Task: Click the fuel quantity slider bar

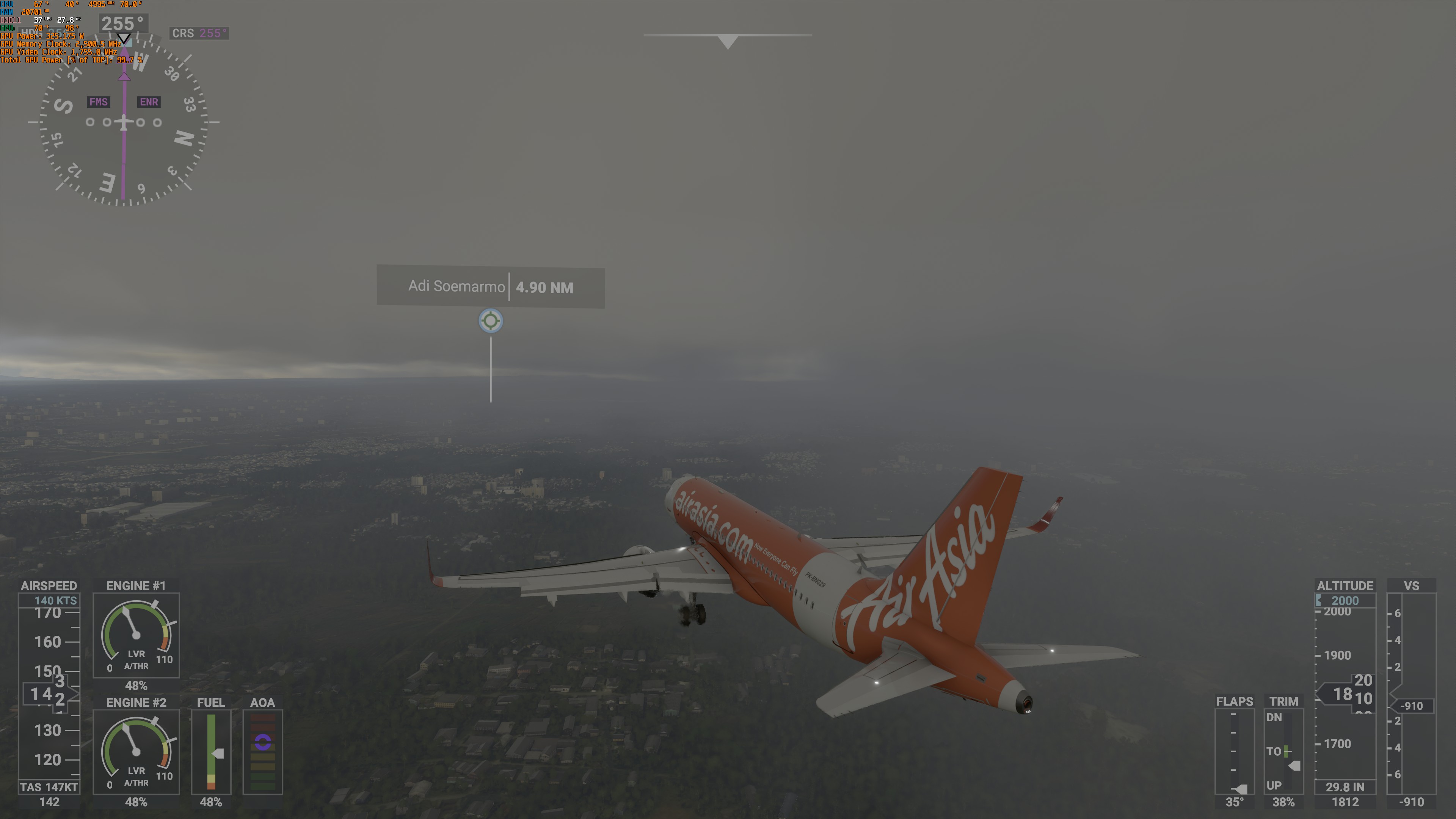Action: click(x=212, y=746)
